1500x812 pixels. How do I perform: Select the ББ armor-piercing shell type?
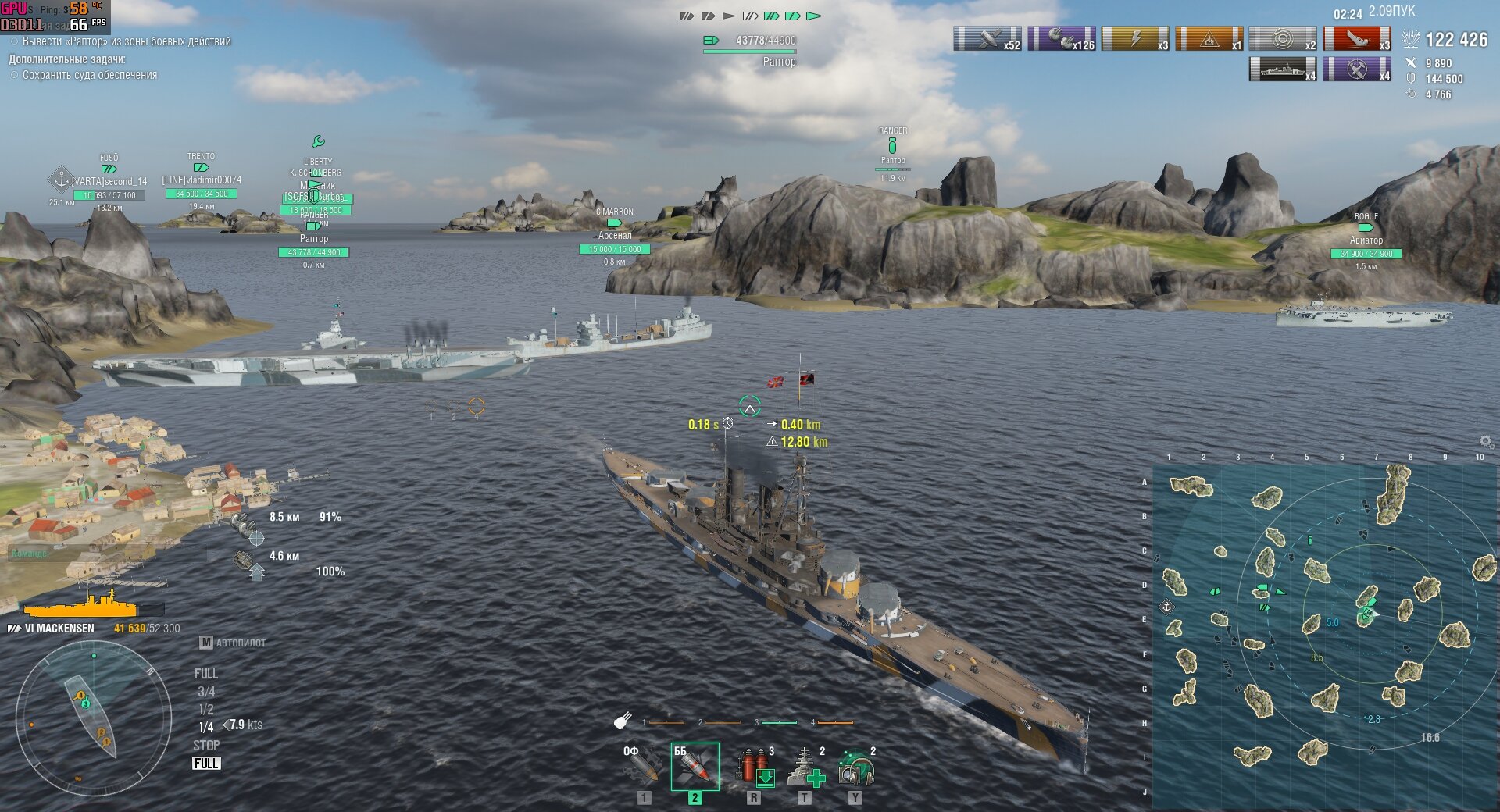[x=695, y=766]
